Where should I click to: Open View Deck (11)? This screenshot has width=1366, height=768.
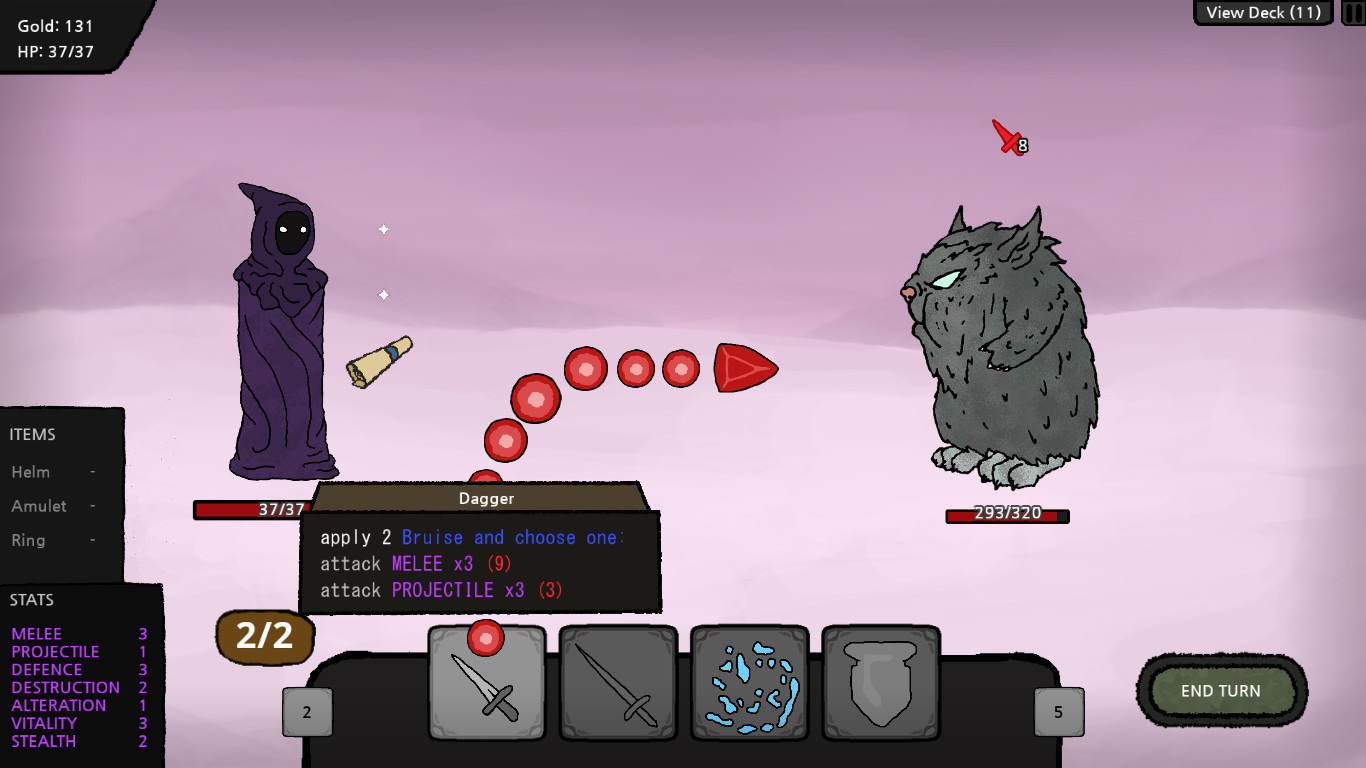point(1262,12)
